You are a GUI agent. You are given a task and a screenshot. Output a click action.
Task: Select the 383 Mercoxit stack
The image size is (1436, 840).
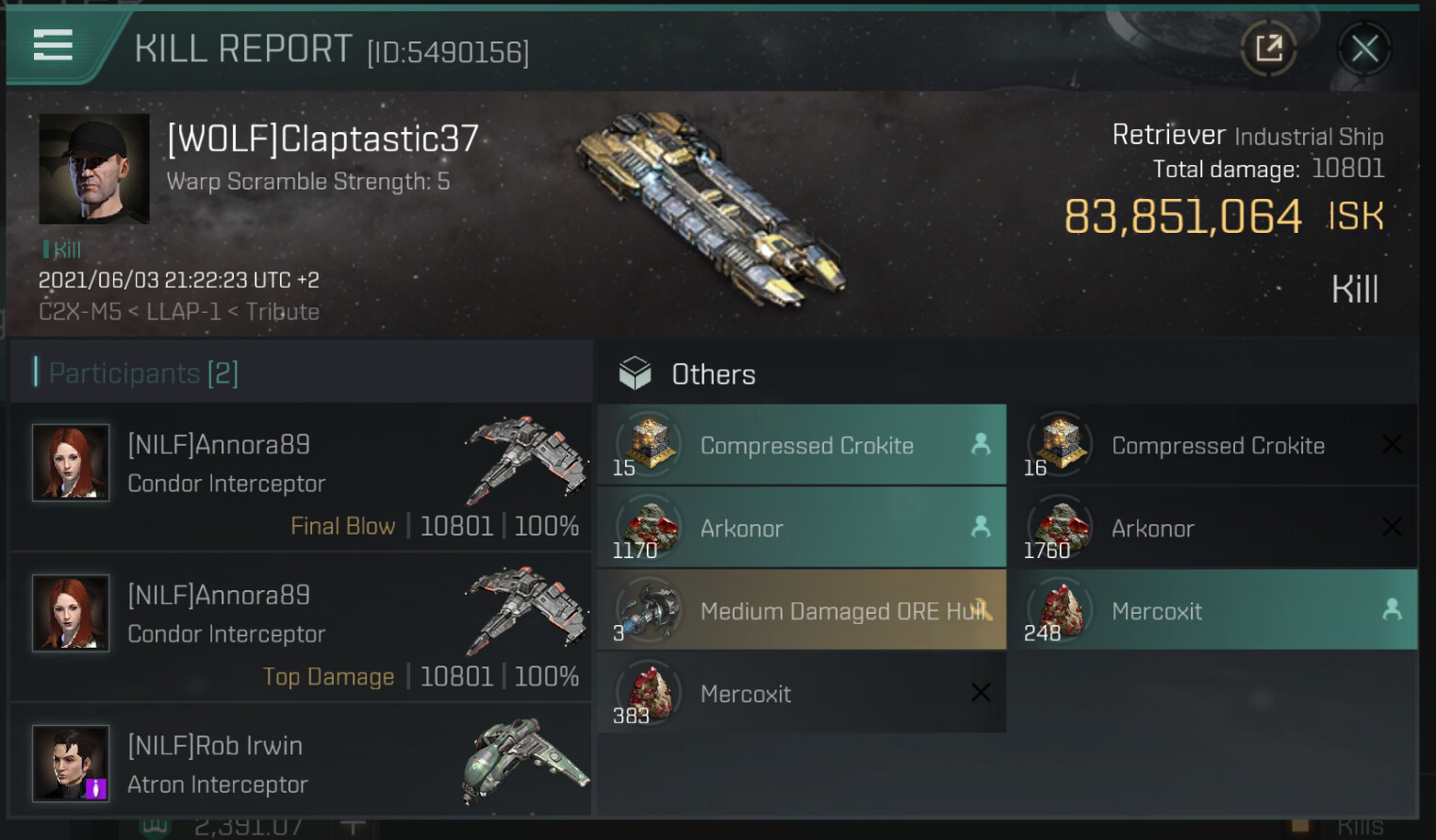[801, 694]
